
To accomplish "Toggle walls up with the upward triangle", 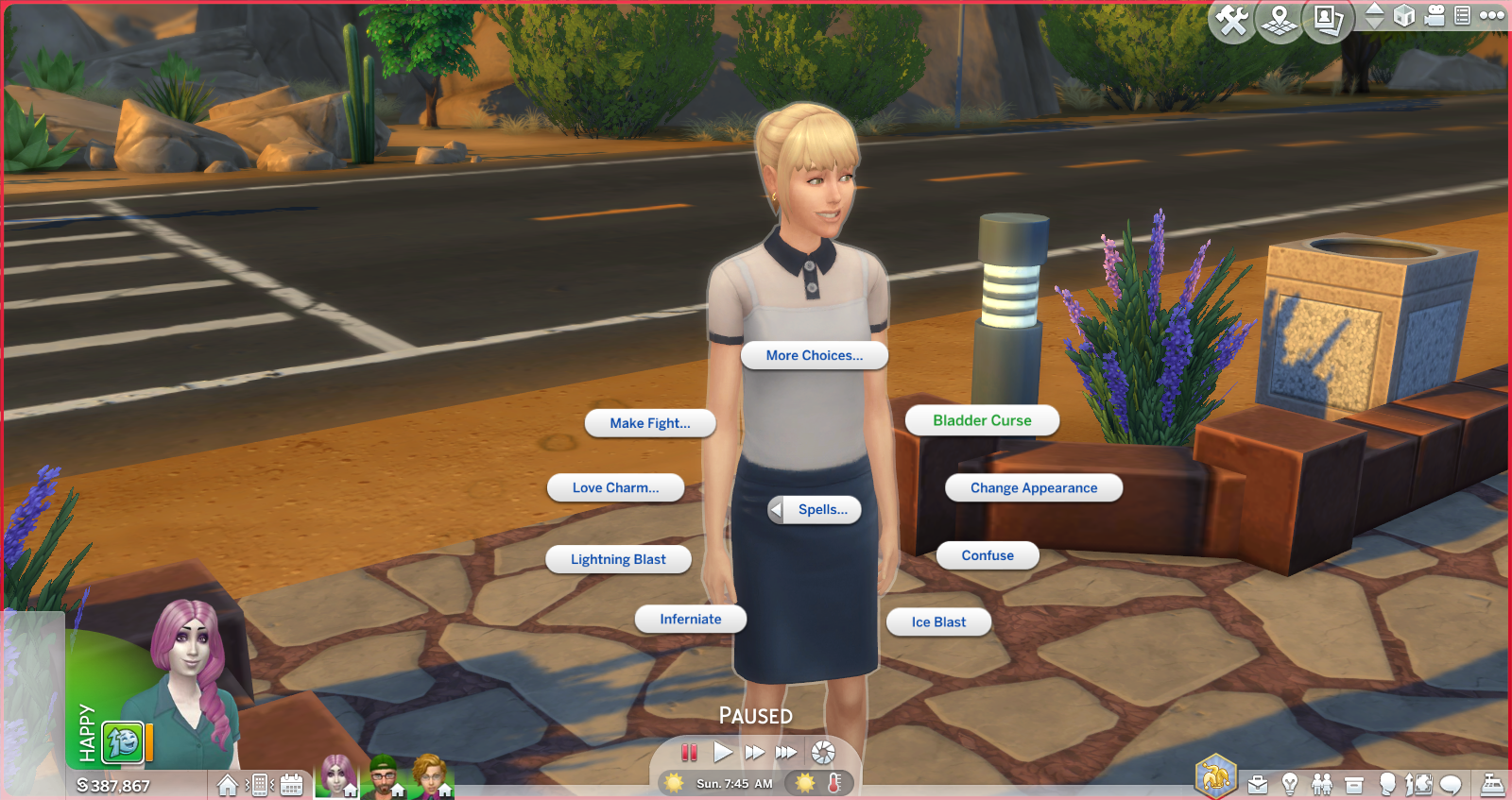I will 1375,10.
